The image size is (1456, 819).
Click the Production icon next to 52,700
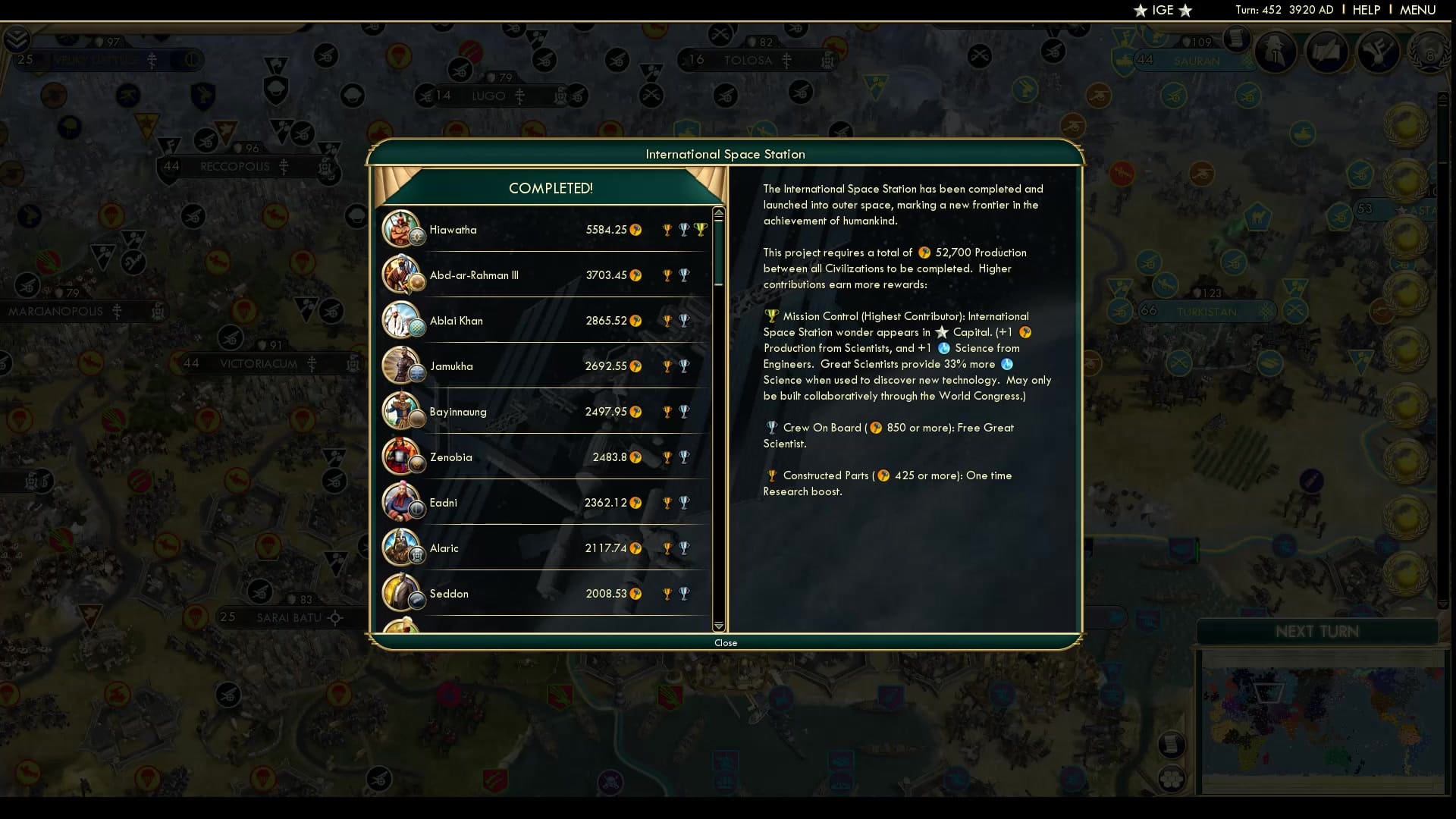pos(924,253)
